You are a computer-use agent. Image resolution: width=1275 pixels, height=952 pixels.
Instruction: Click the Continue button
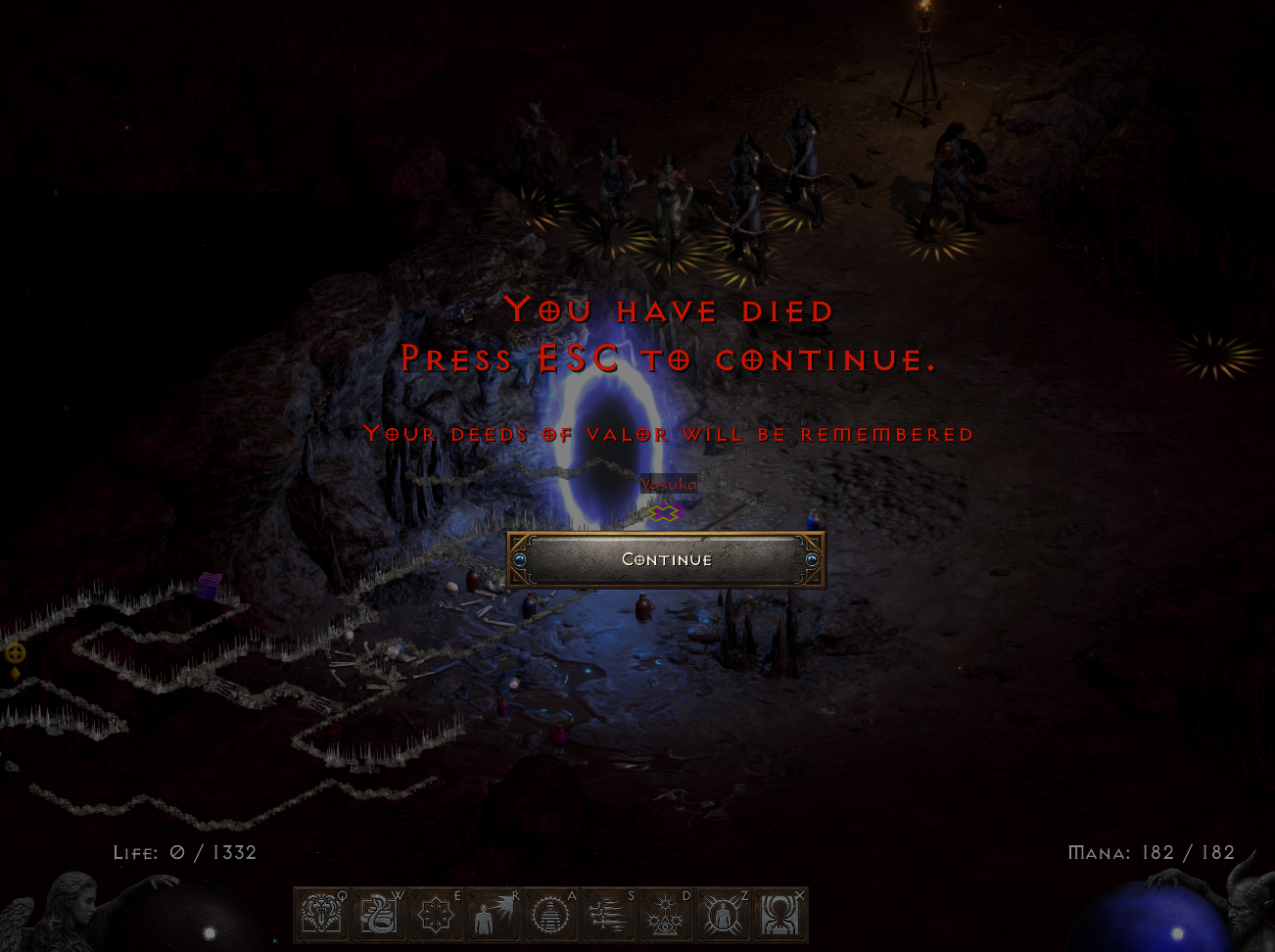(x=666, y=559)
